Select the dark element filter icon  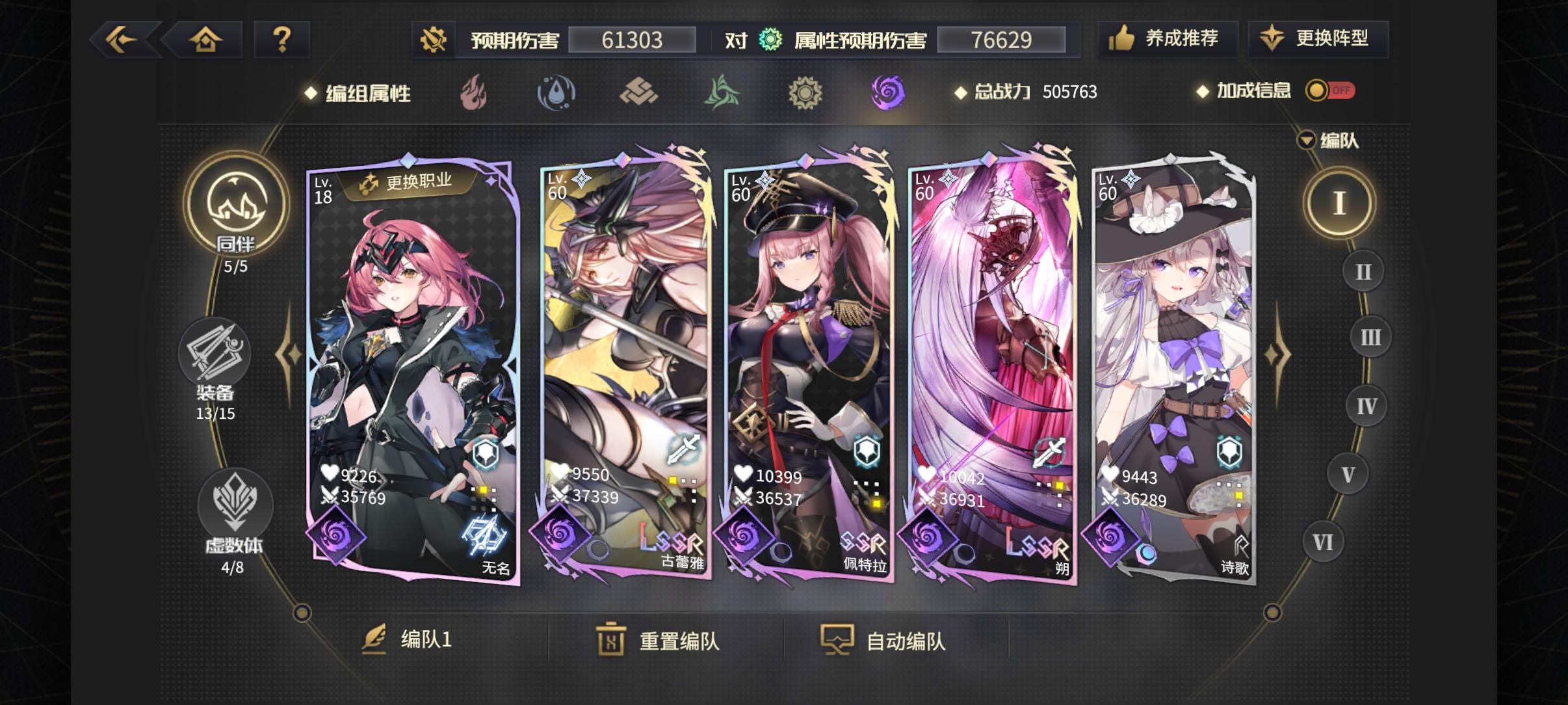889,93
